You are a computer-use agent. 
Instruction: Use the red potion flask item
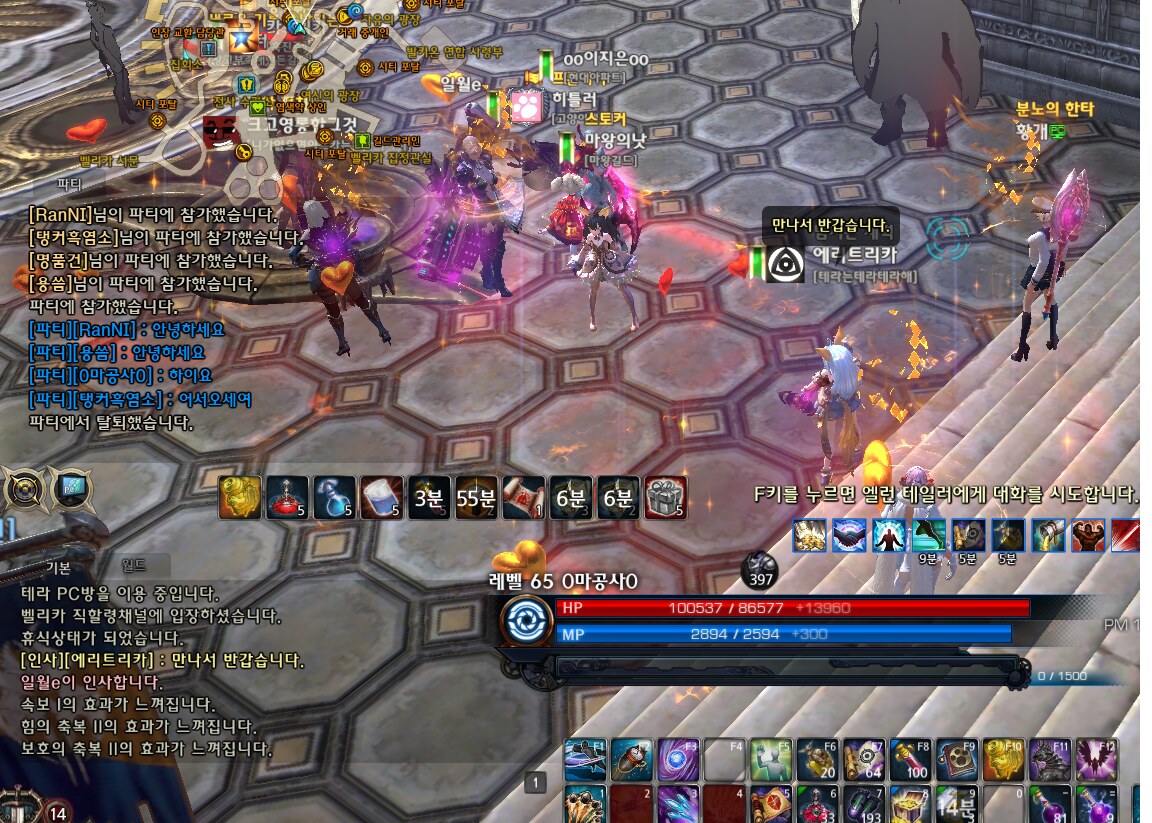click(287, 497)
